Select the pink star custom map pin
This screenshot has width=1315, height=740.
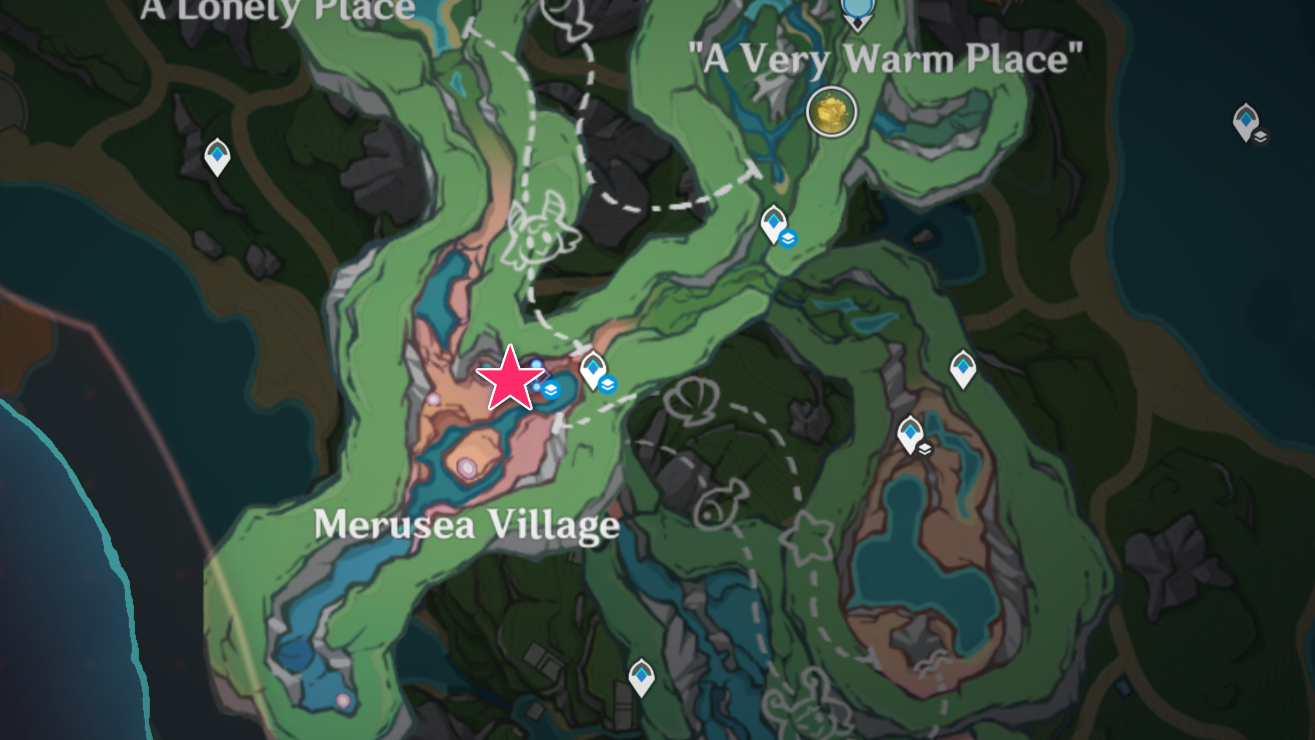[510, 380]
